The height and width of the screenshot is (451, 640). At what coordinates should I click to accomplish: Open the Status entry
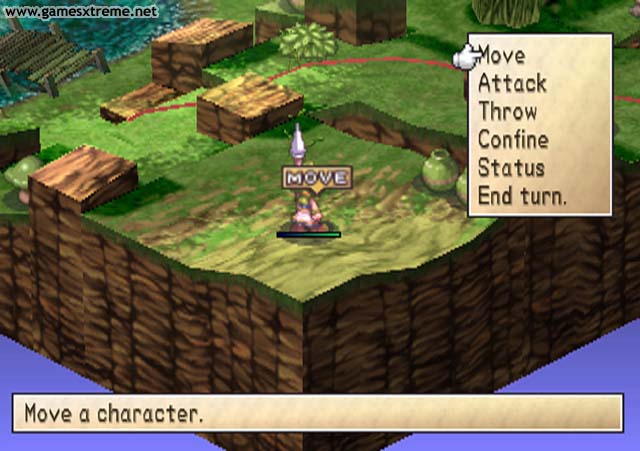510,167
